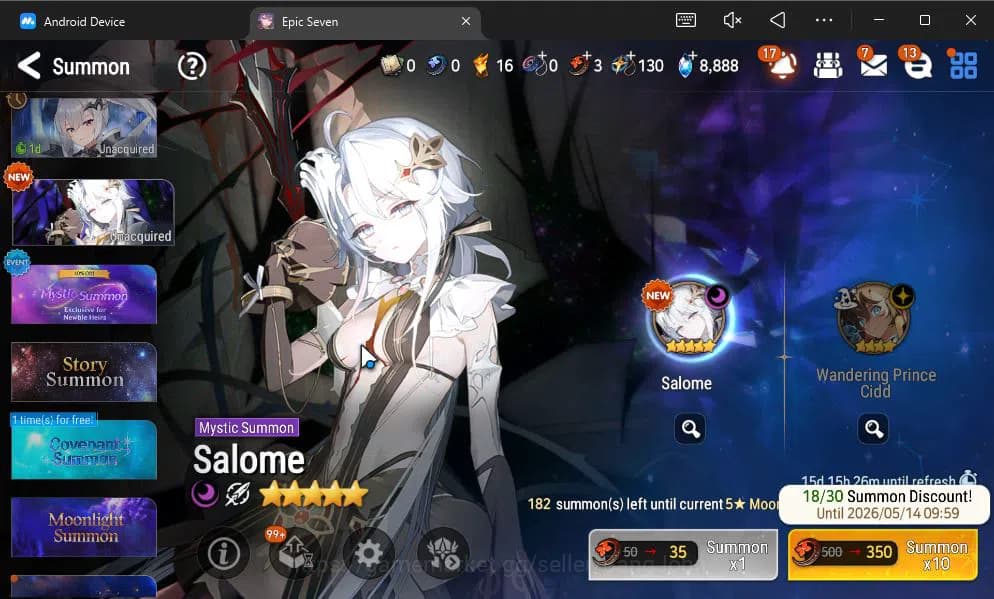Open the notifications bell icon

[x=782, y=66]
